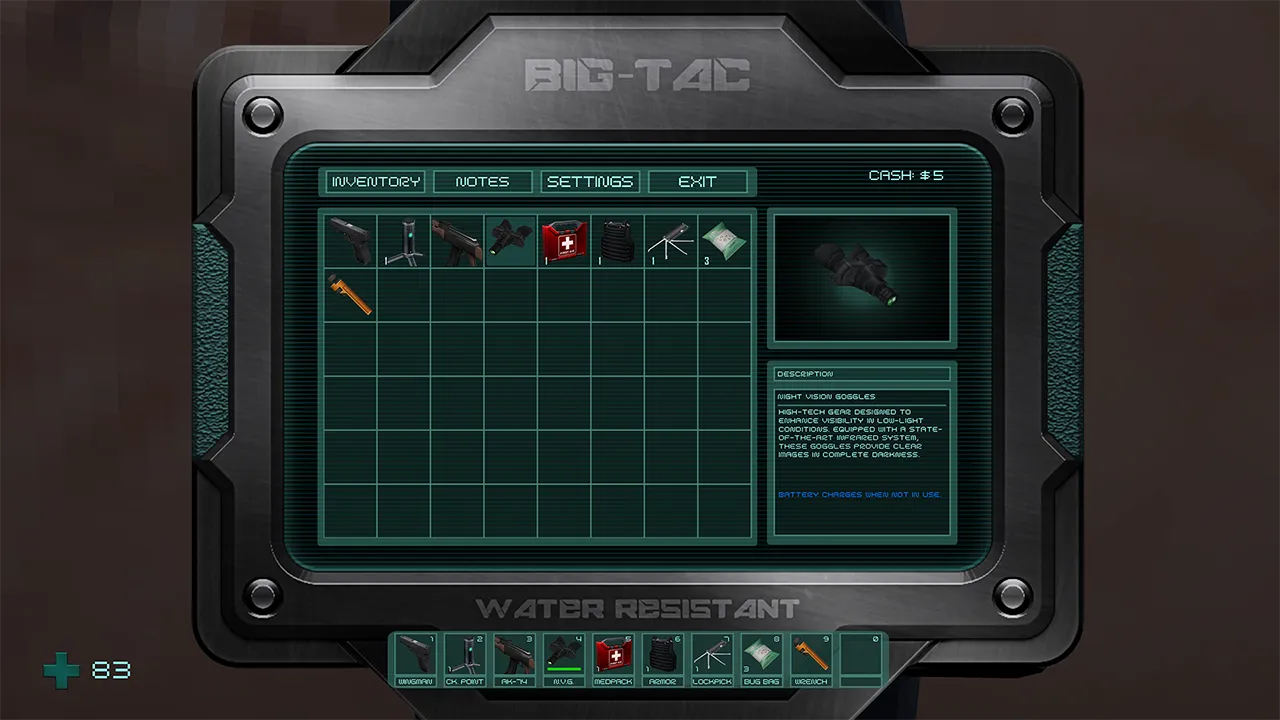Open the Inventory tab

click(376, 182)
